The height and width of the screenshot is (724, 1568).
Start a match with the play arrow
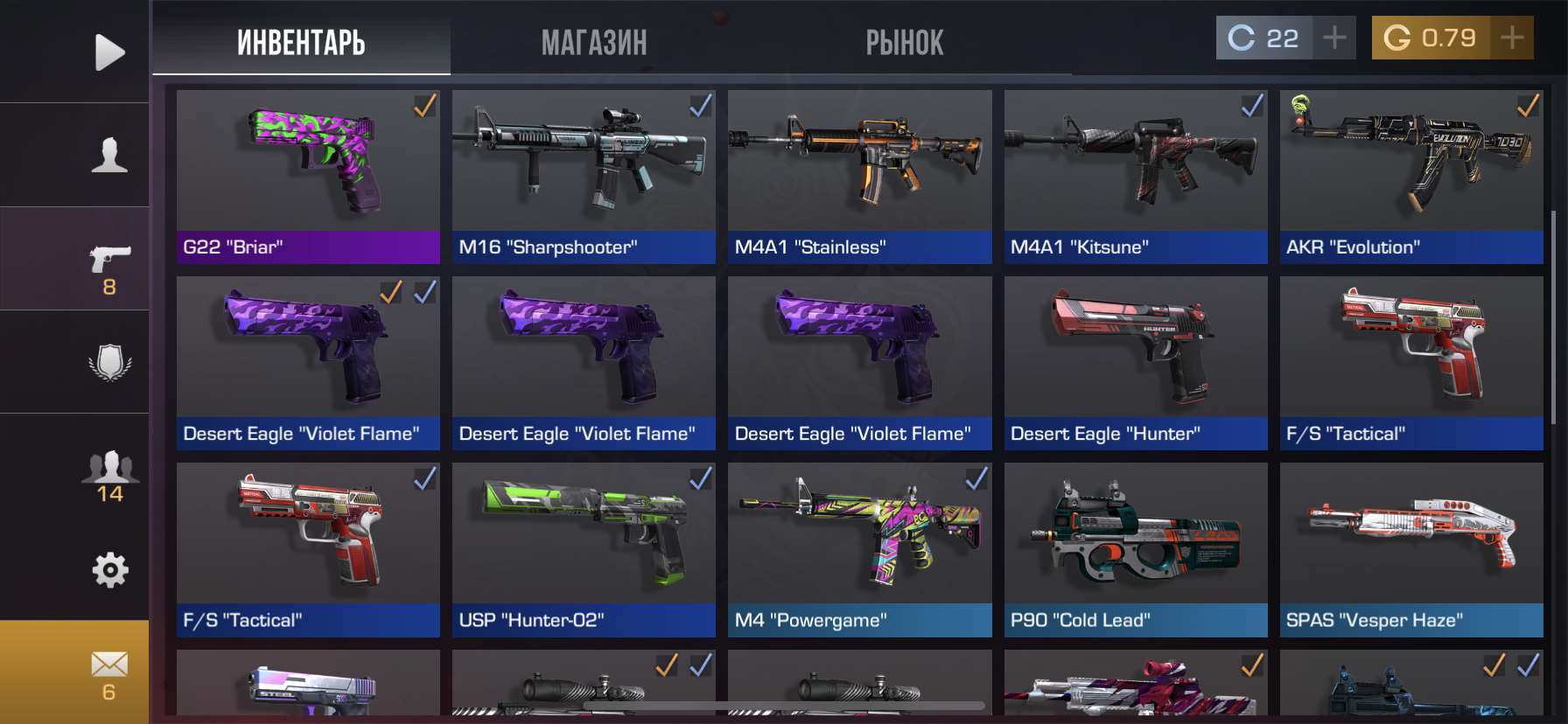tap(109, 52)
